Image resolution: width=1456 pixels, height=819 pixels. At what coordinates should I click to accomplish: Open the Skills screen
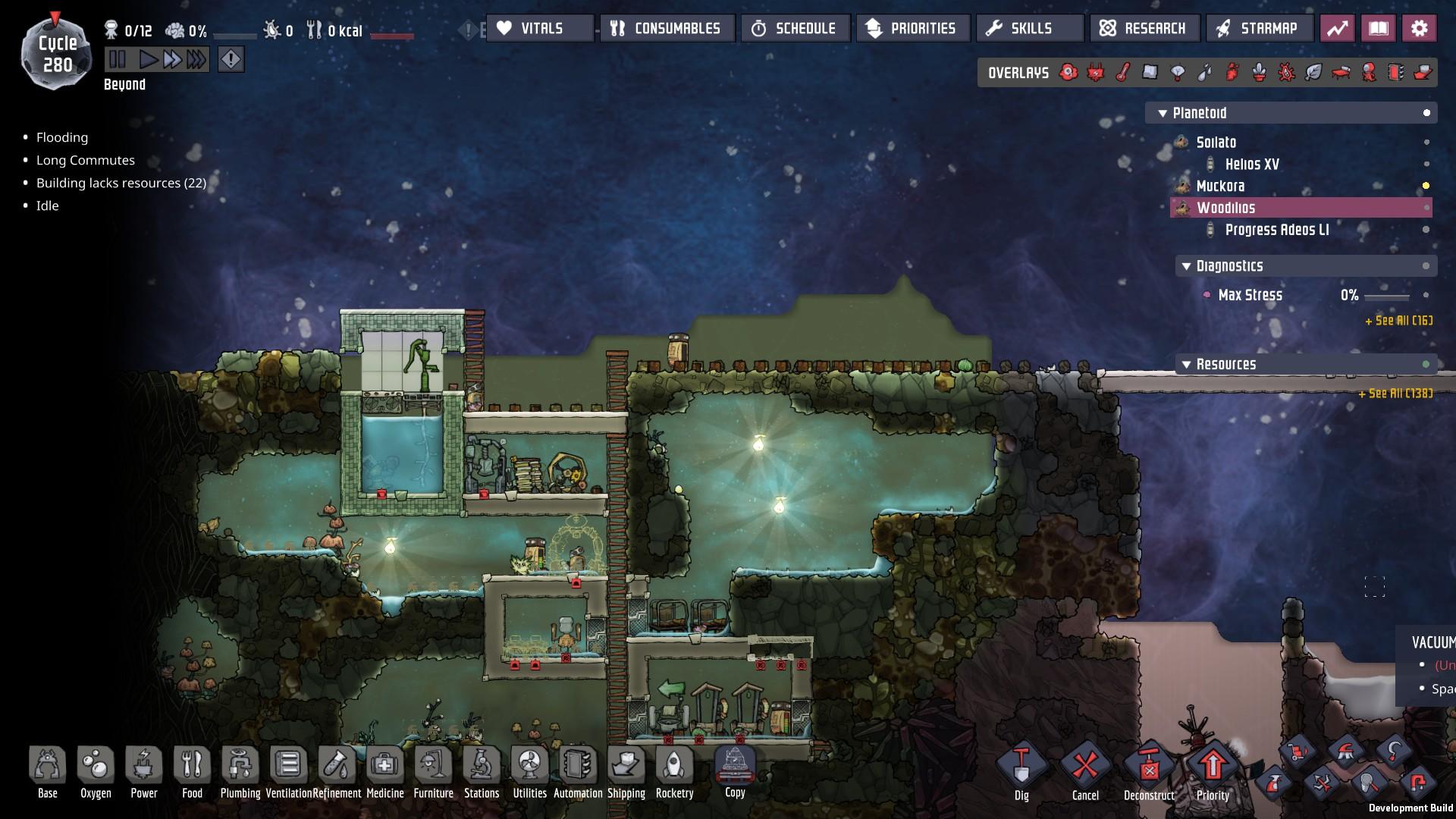1030,29
